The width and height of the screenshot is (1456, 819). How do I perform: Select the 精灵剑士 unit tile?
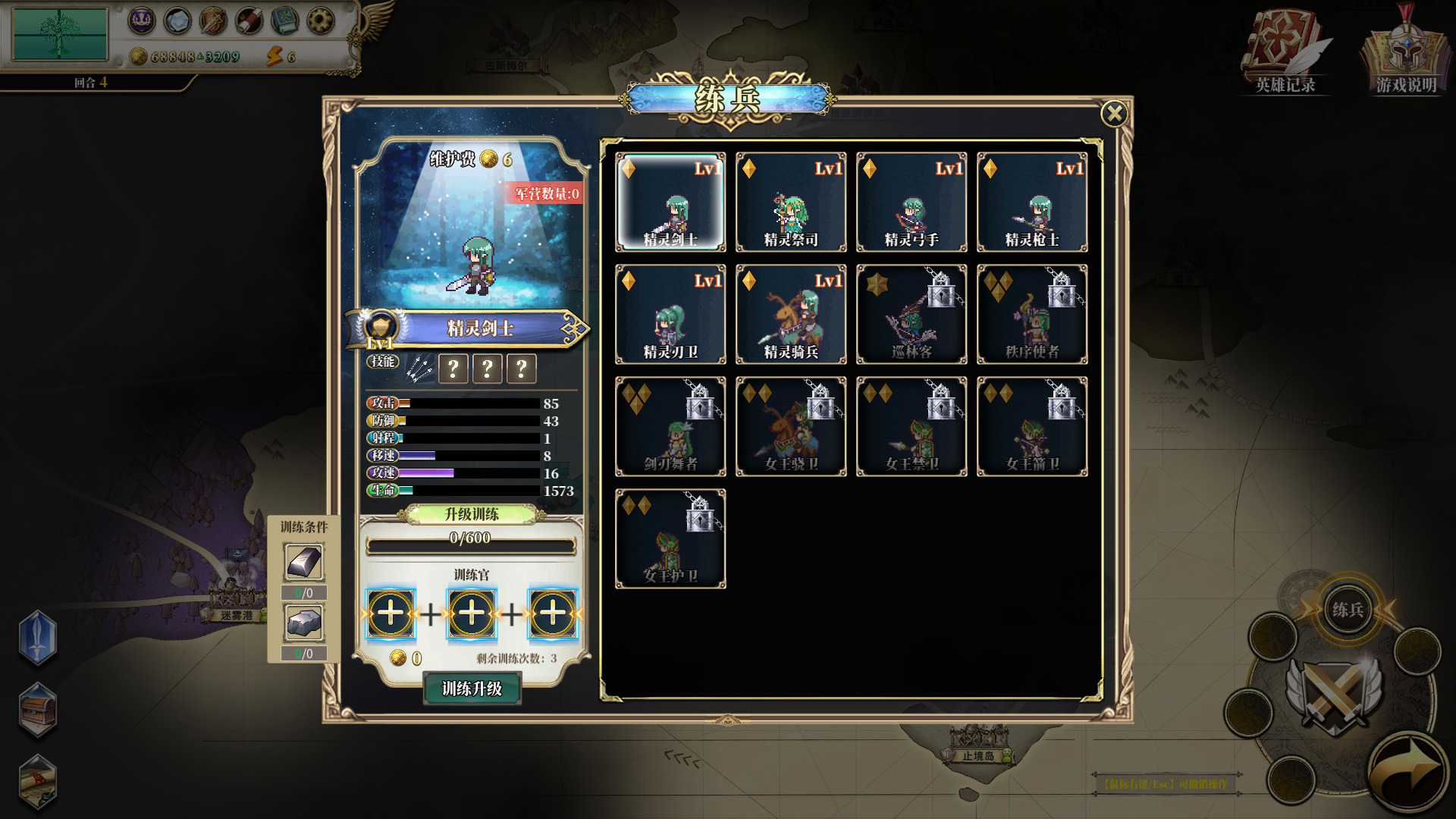click(x=670, y=202)
